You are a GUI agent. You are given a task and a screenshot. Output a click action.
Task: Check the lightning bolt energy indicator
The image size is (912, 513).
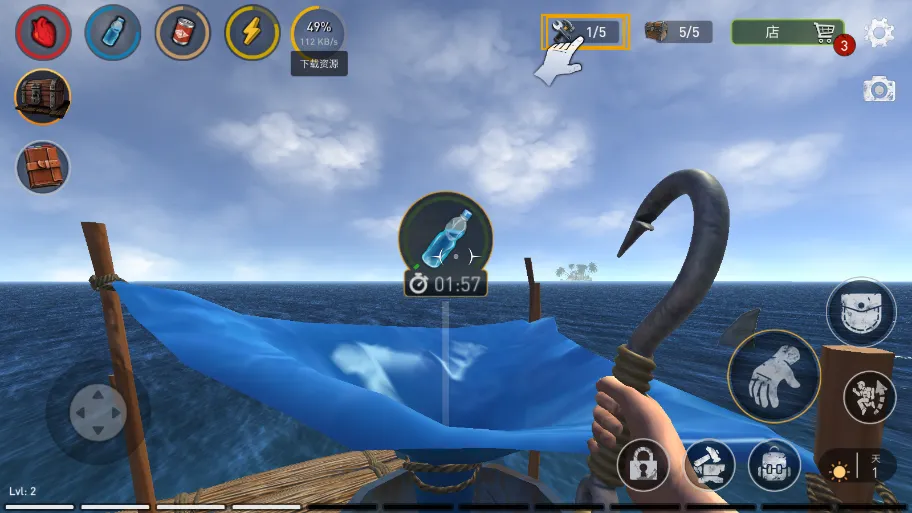click(x=252, y=33)
